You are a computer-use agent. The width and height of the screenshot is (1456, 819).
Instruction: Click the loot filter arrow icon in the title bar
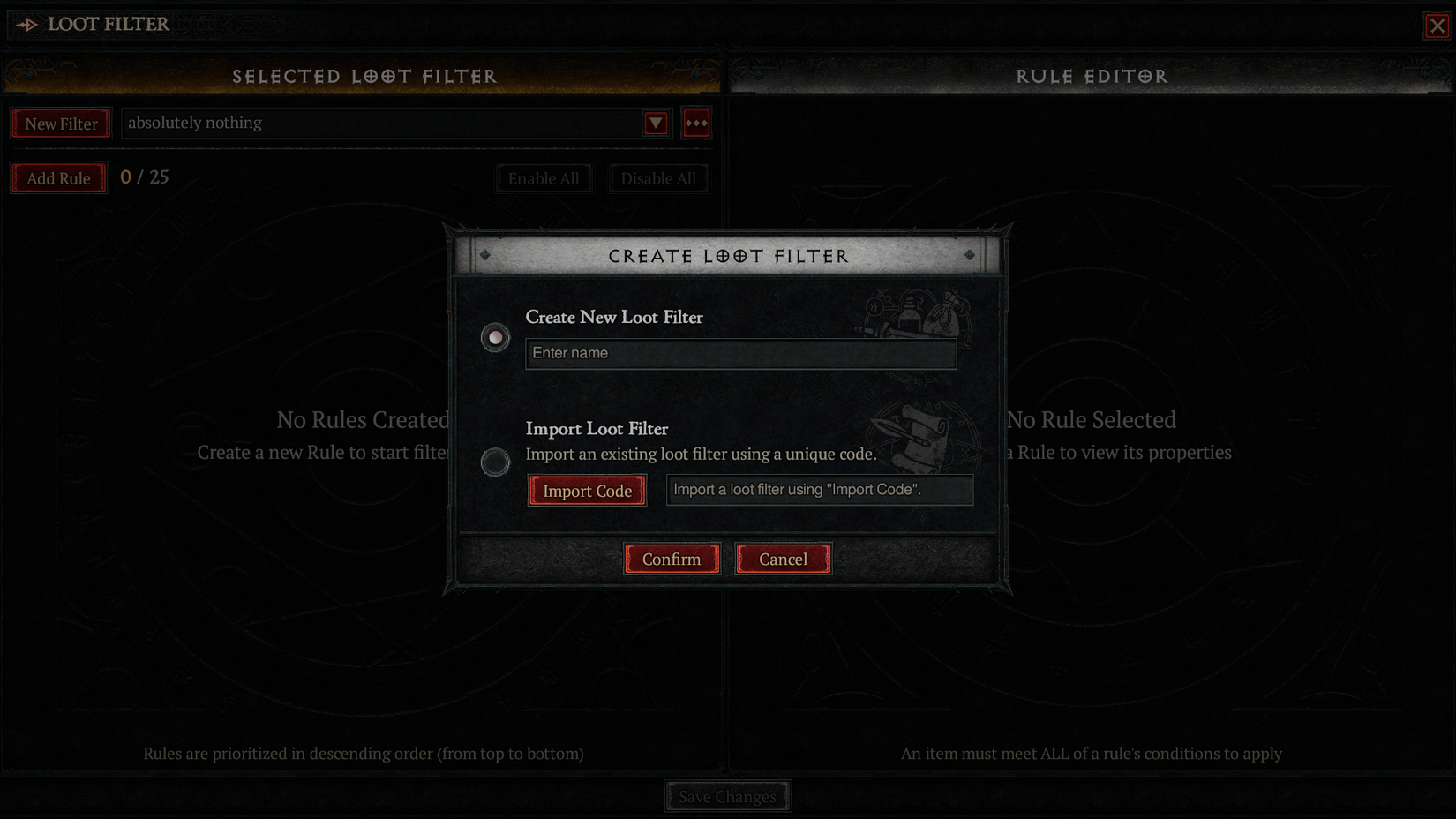click(x=27, y=25)
